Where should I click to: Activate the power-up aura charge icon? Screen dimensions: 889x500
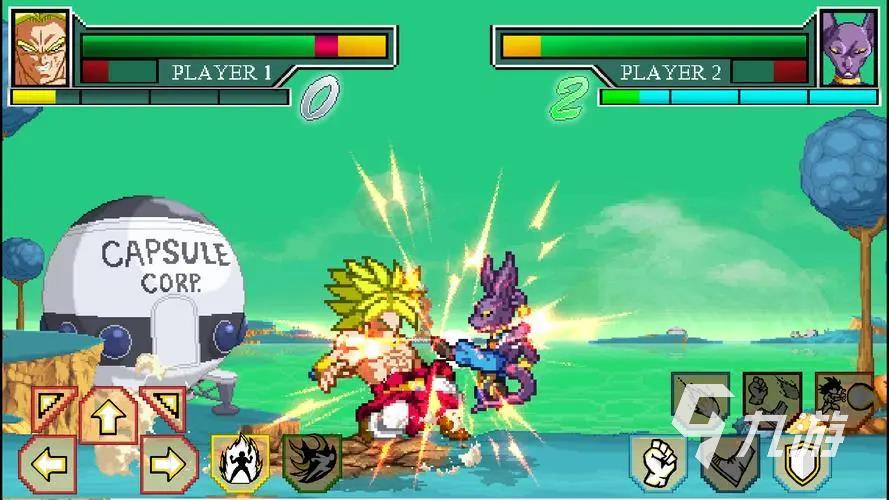(x=240, y=463)
